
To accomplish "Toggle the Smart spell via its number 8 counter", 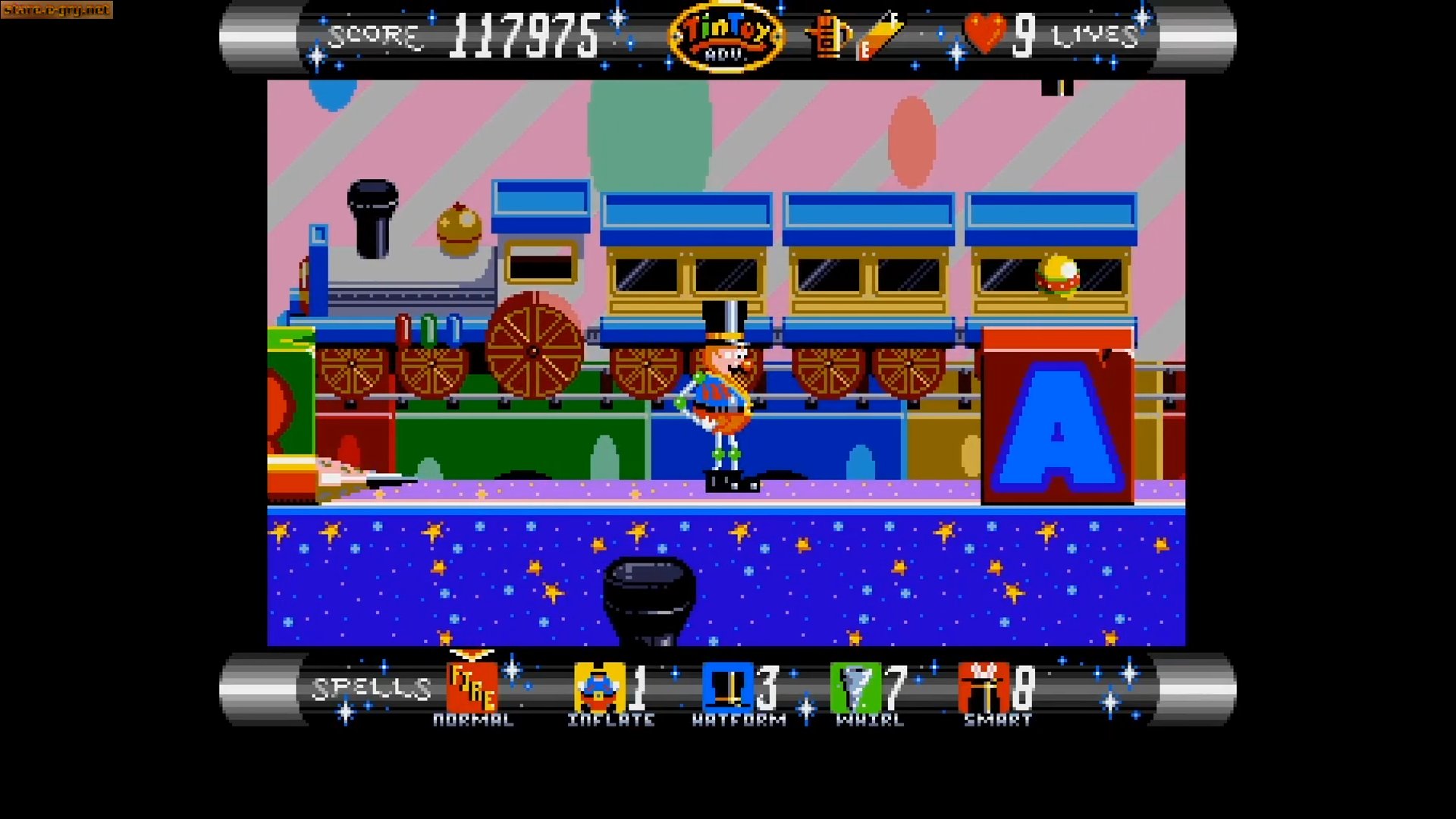I will click(1023, 689).
